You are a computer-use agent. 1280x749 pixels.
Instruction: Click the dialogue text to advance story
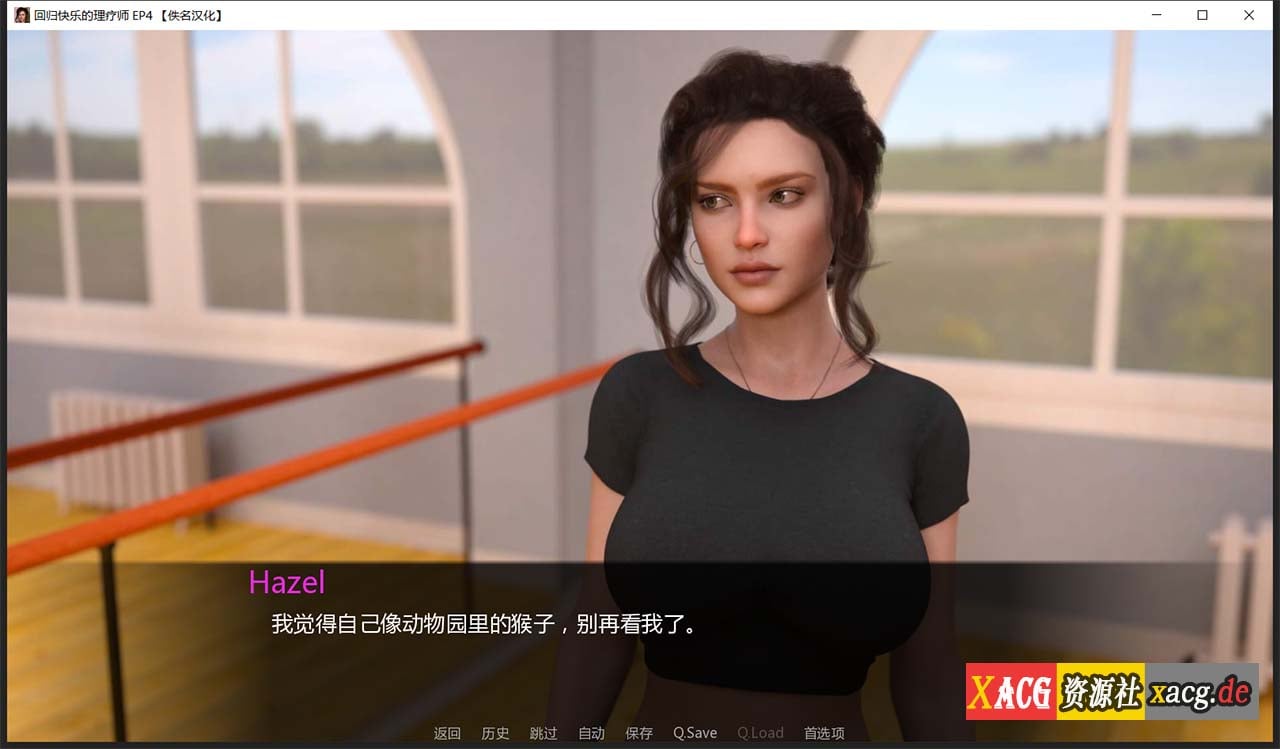484,623
